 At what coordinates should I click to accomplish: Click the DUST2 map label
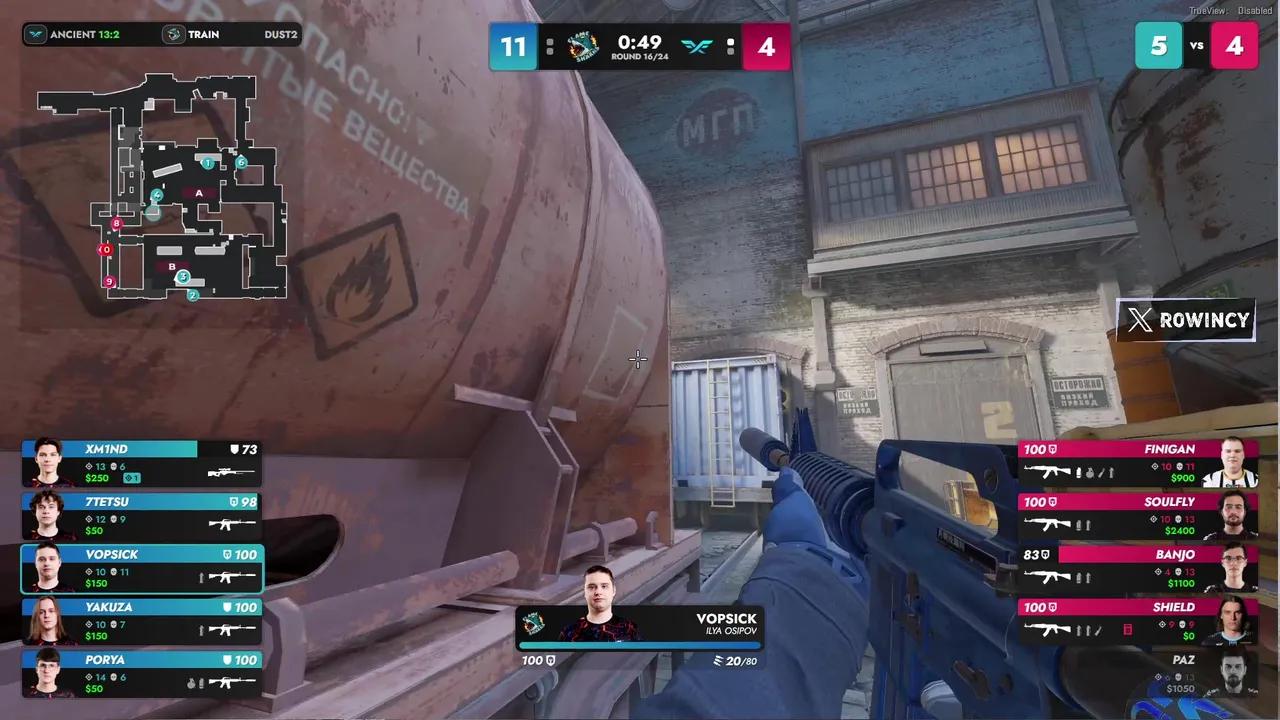pos(280,34)
